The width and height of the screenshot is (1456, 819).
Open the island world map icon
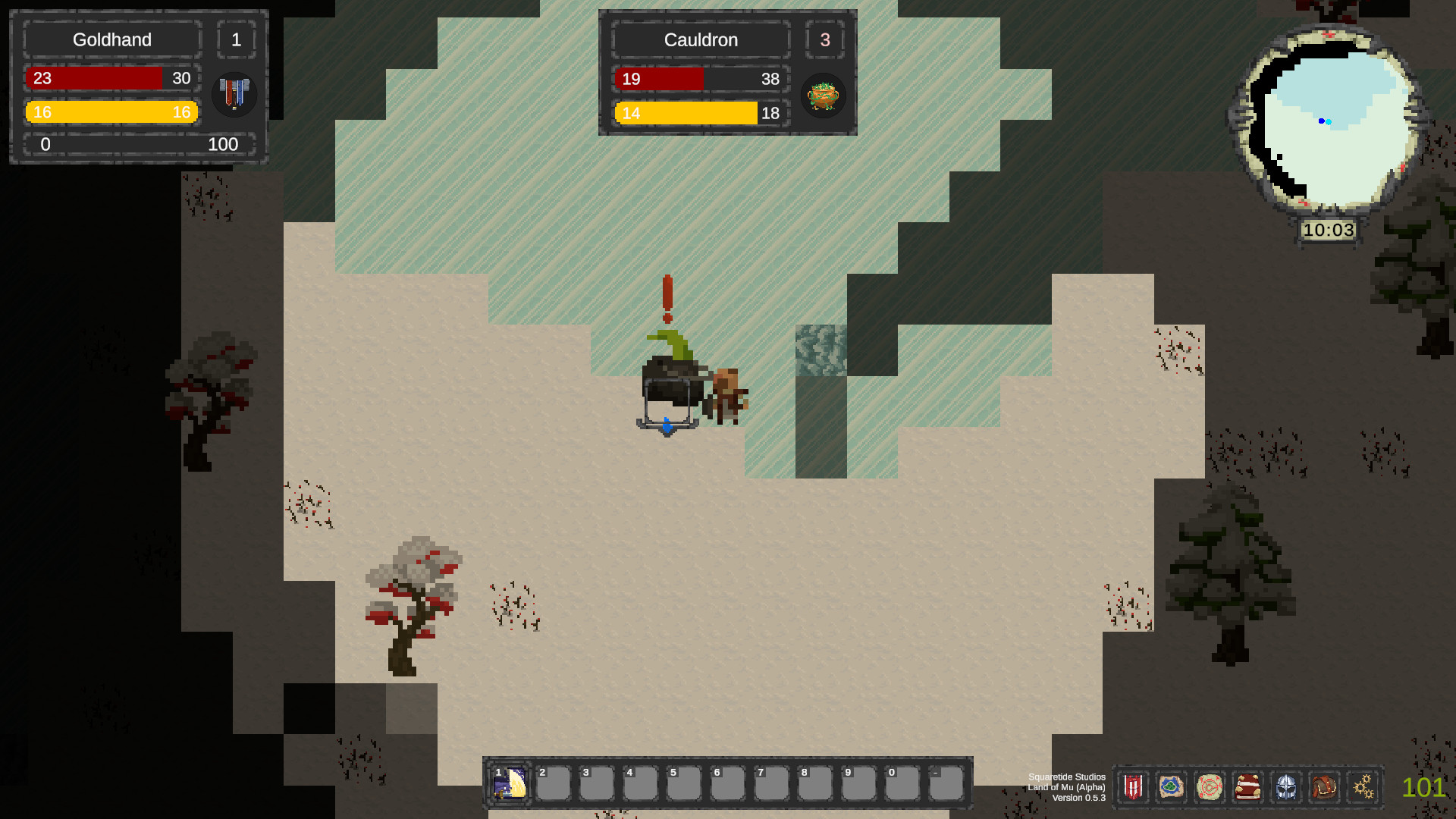1171,787
